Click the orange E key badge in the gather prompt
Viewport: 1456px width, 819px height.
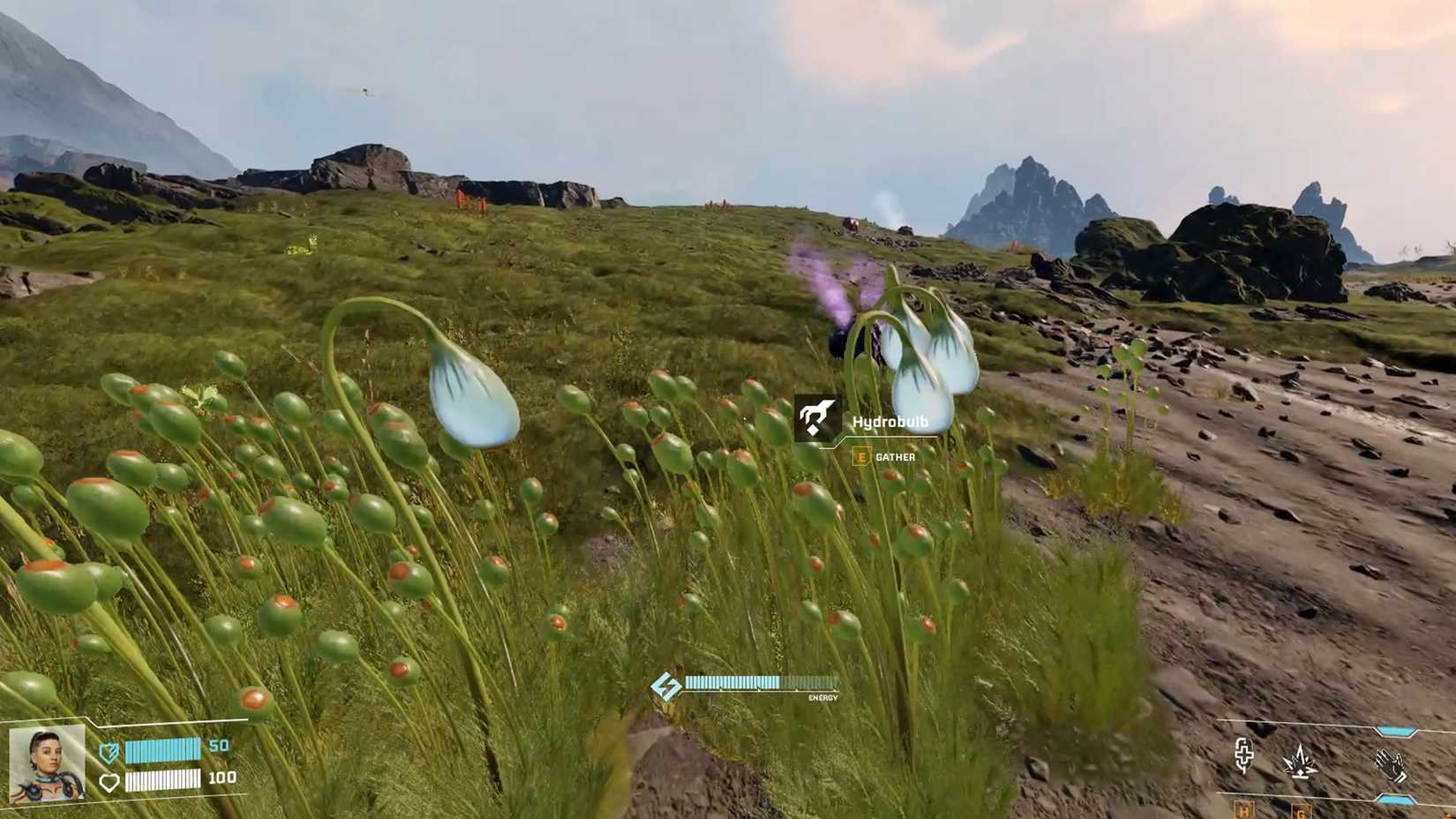[x=859, y=457]
